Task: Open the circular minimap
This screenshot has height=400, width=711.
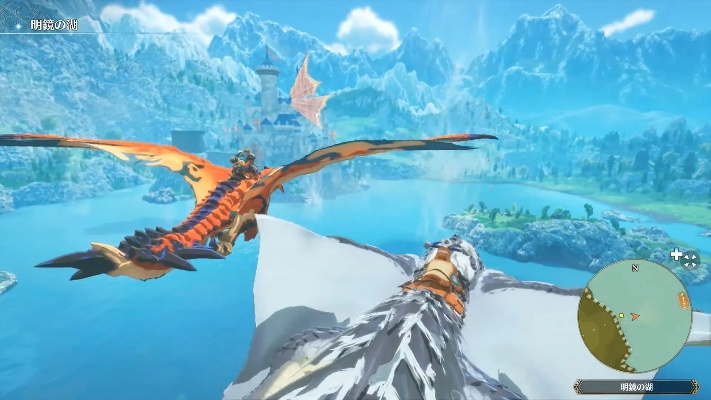Action: pyautogui.click(x=634, y=315)
